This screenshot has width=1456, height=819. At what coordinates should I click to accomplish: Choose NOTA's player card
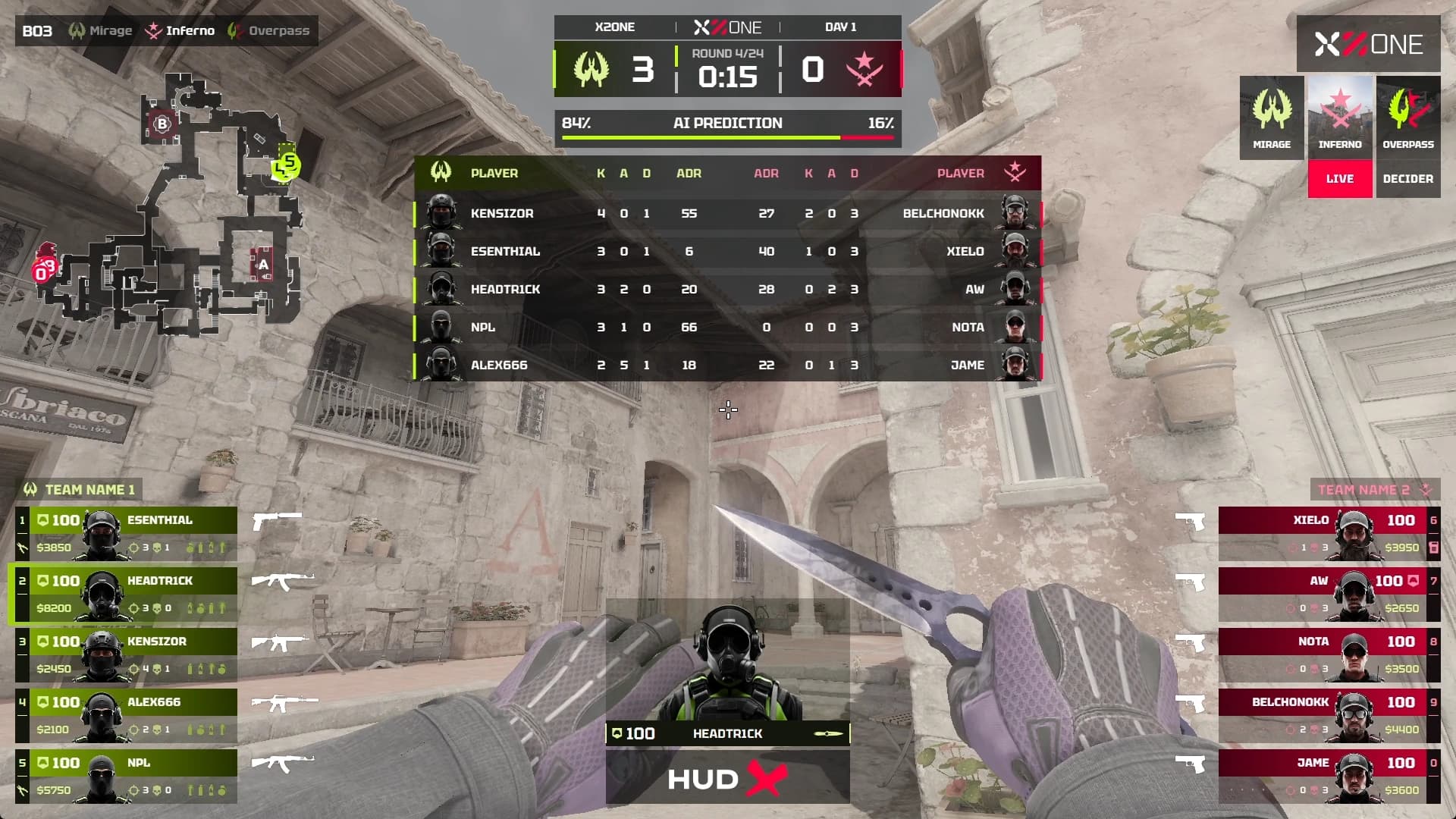coord(1329,654)
